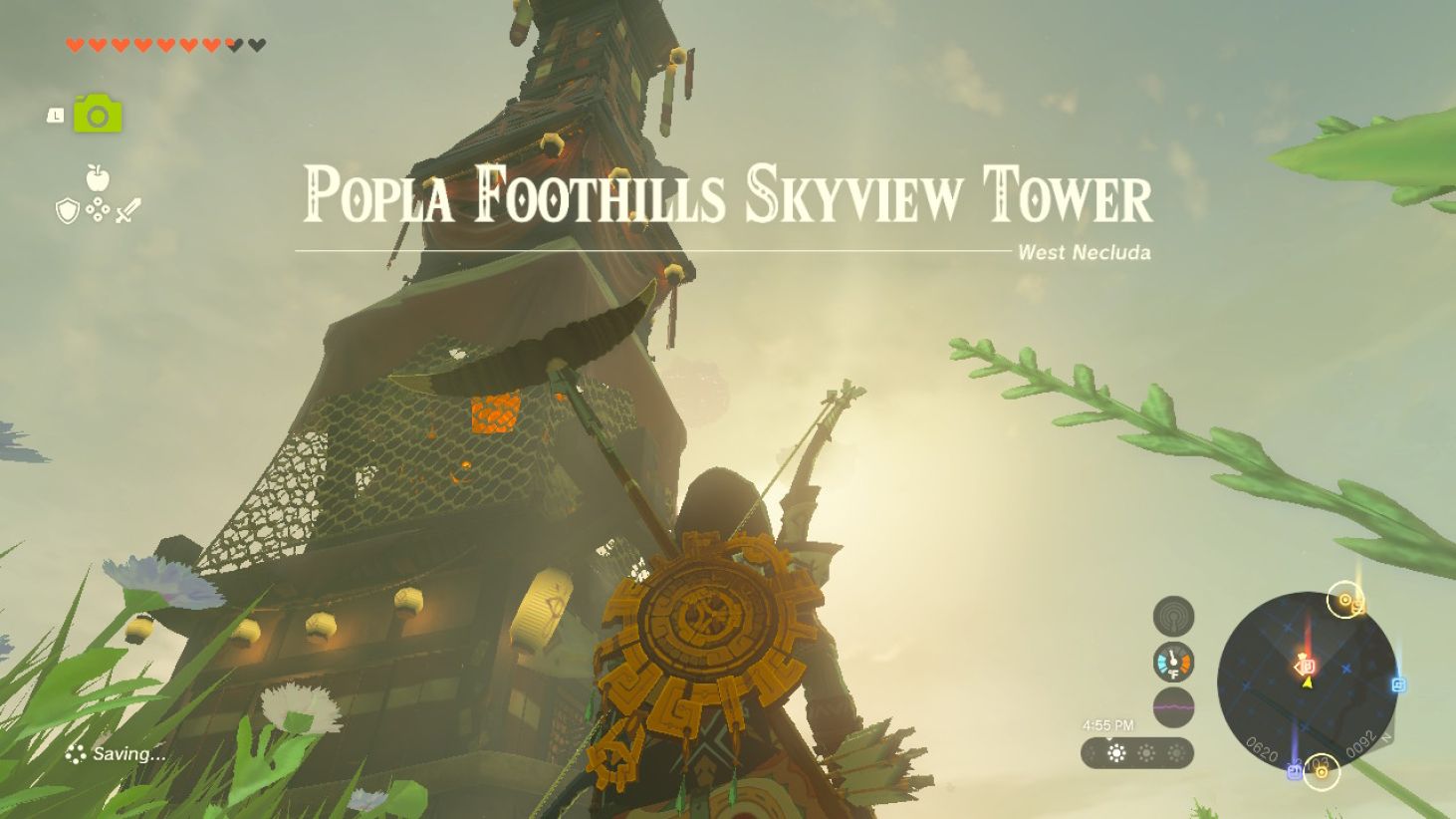Click the blue shrine icon on the minimap
Screen dimensions: 1456x819
1398,682
